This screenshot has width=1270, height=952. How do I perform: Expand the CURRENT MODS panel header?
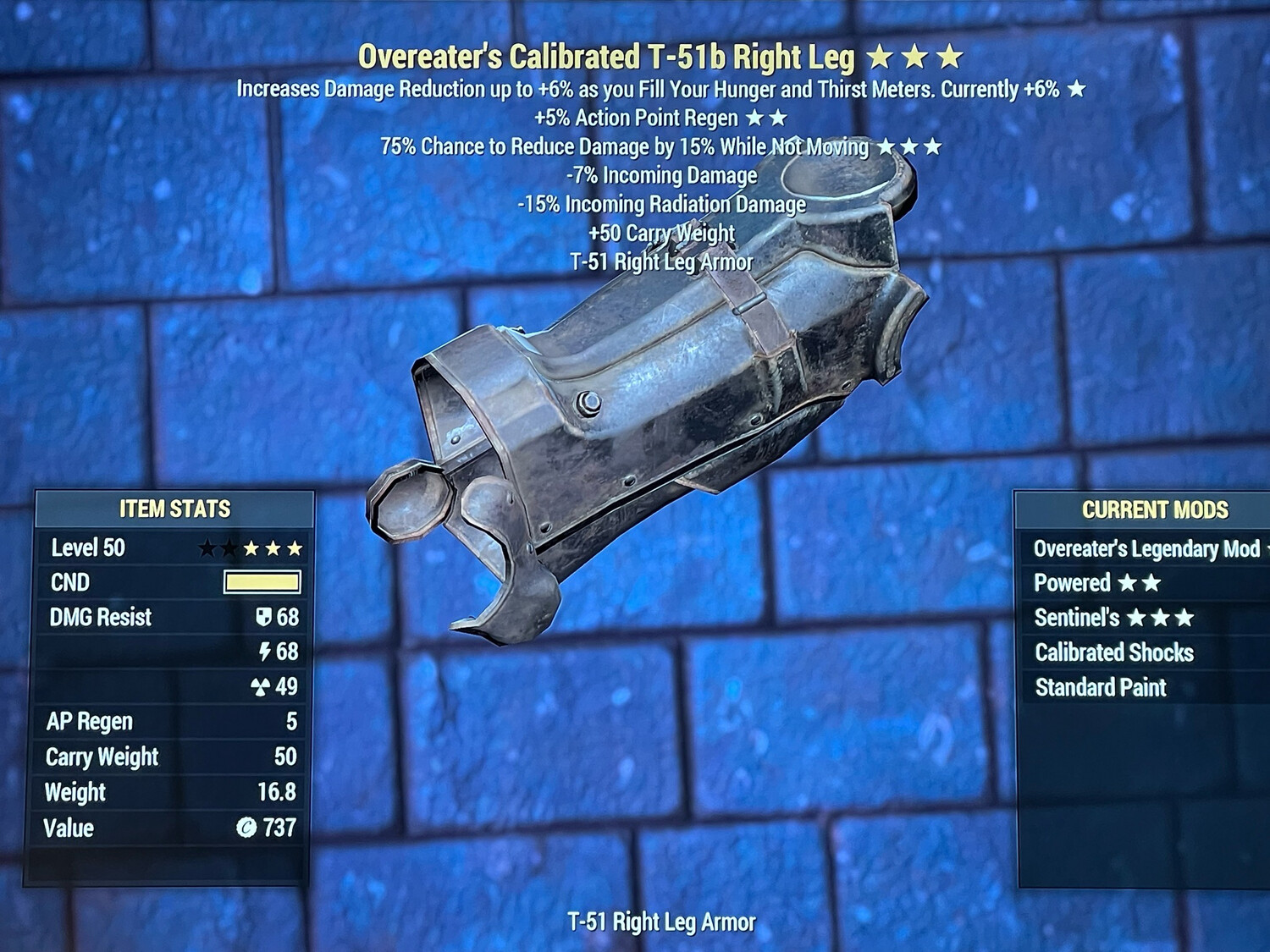tap(1156, 510)
